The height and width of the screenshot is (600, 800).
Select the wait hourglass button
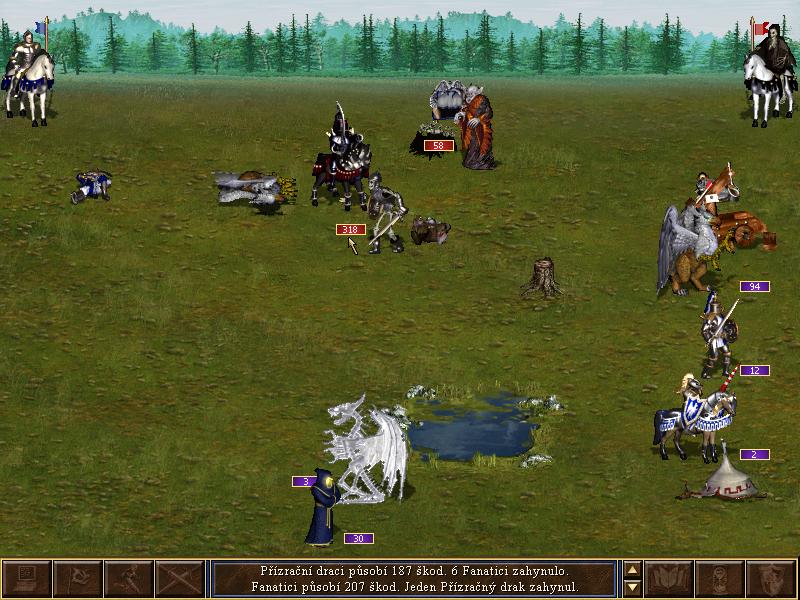tap(720, 579)
